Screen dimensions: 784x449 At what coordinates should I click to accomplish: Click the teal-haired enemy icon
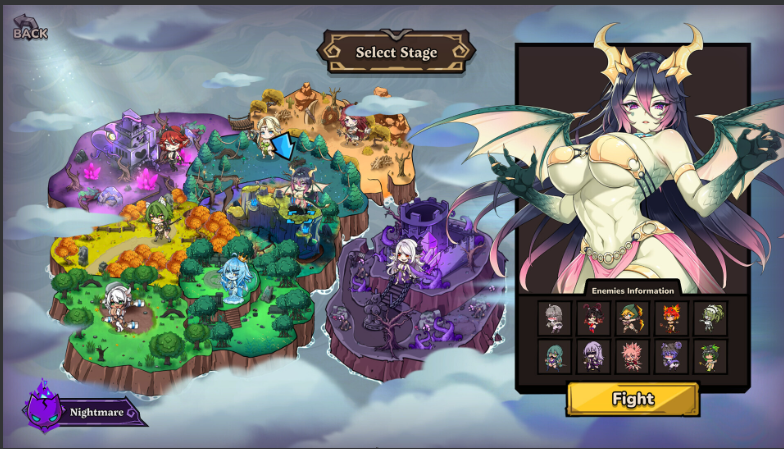(554, 356)
